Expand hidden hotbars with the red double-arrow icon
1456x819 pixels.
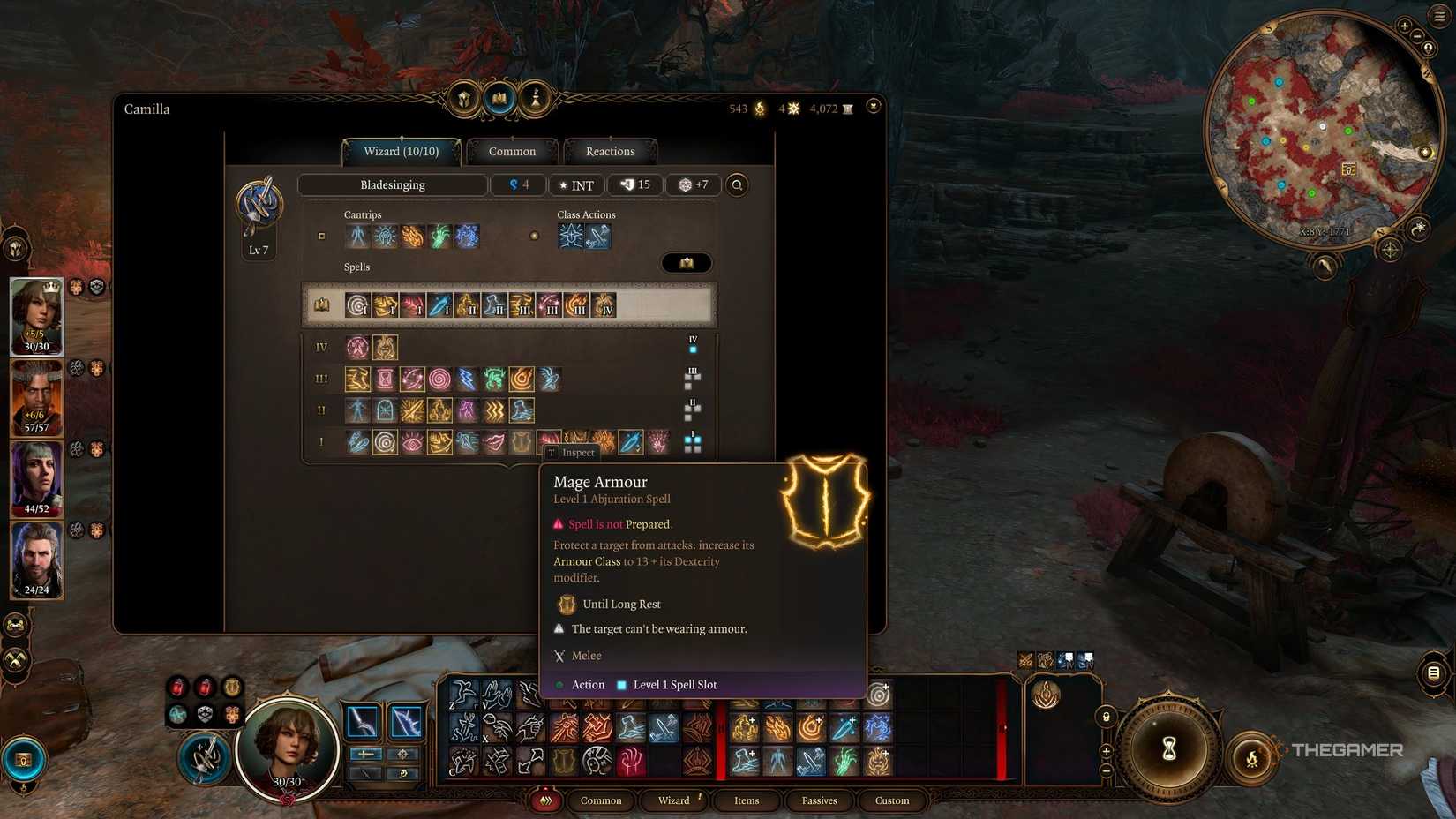(545, 800)
